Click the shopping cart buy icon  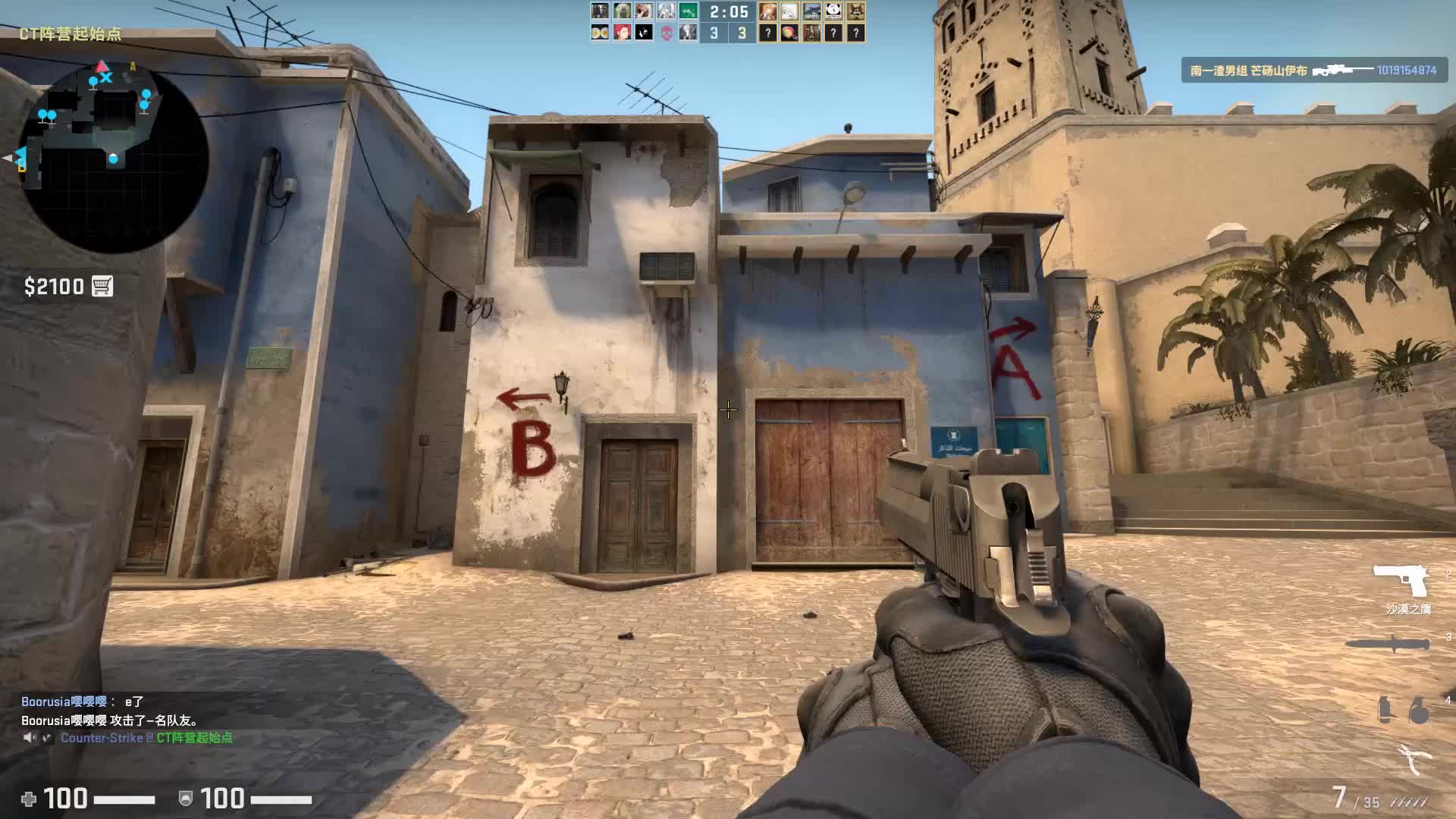coord(103,287)
